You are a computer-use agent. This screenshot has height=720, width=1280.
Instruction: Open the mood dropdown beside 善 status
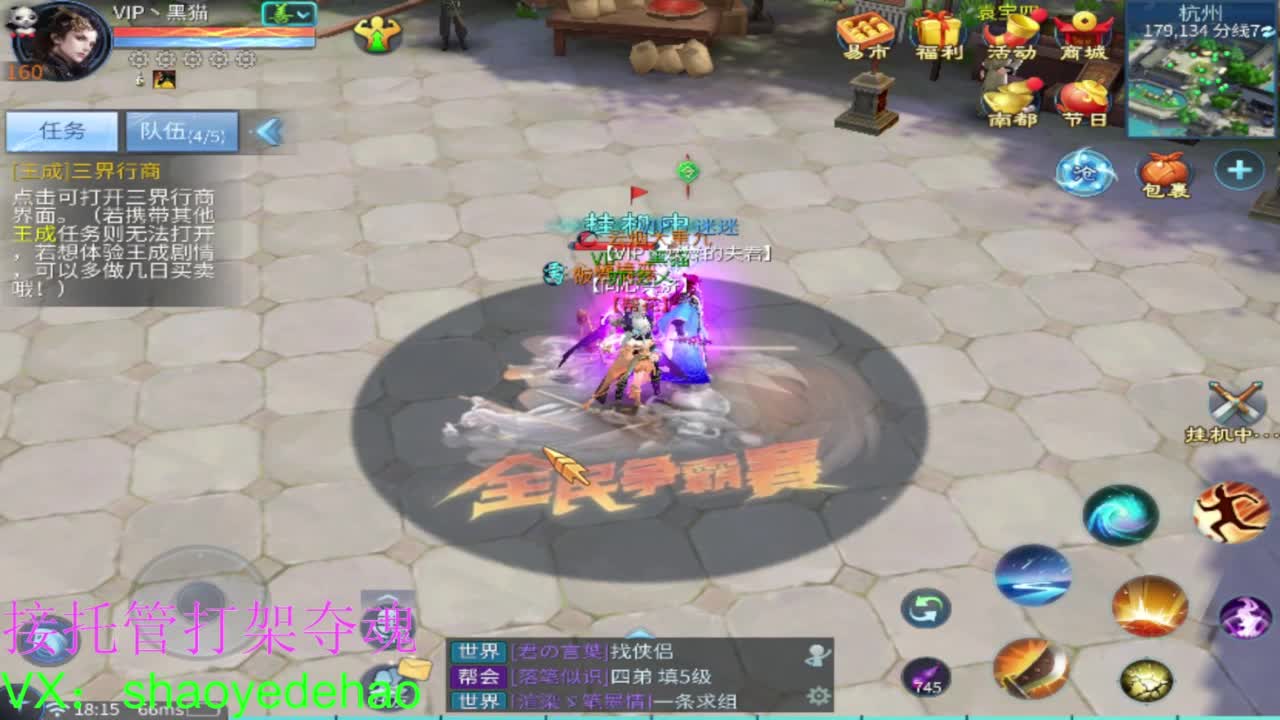(x=302, y=14)
